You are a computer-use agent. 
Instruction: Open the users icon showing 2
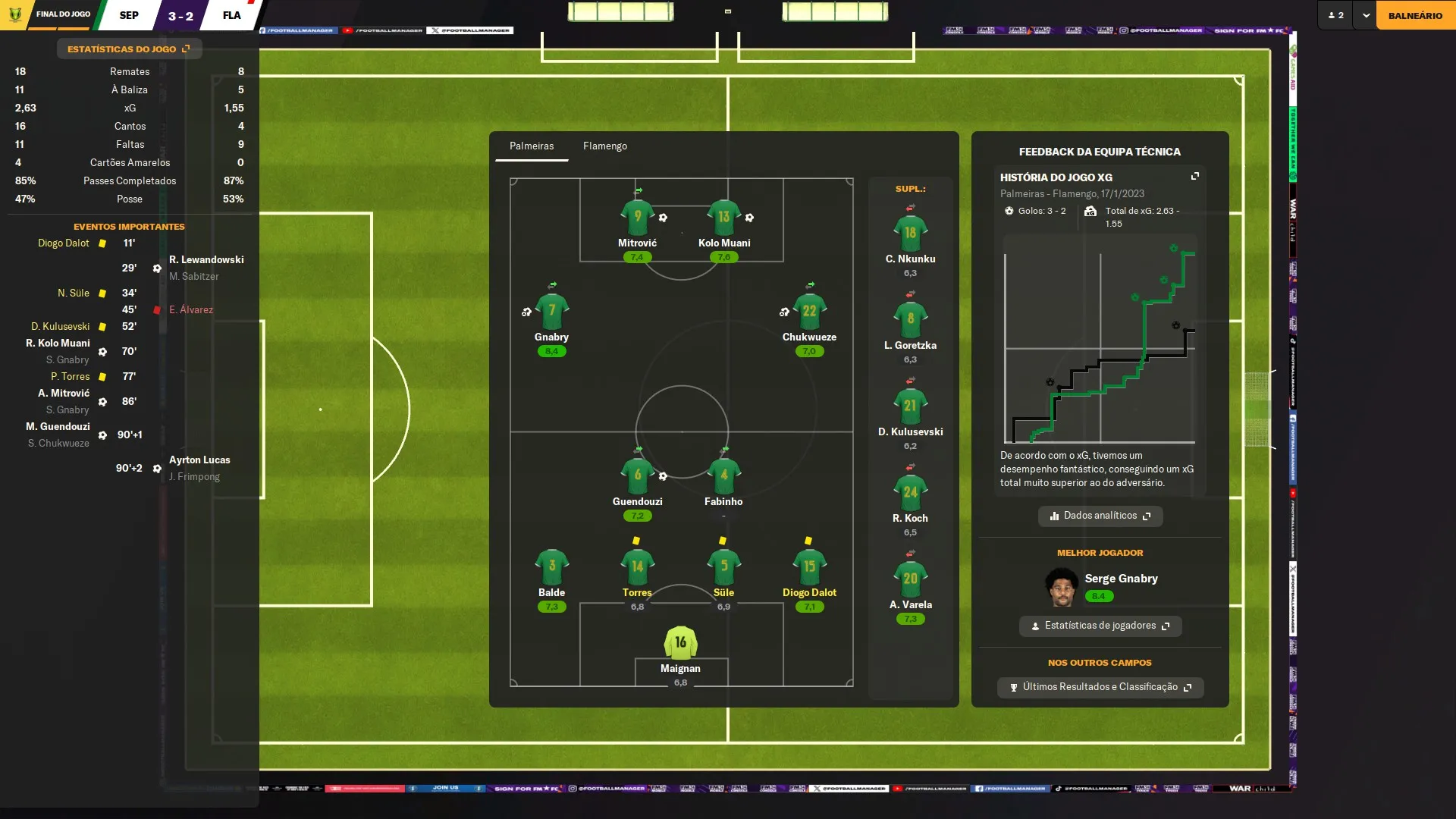[1335, 15]
